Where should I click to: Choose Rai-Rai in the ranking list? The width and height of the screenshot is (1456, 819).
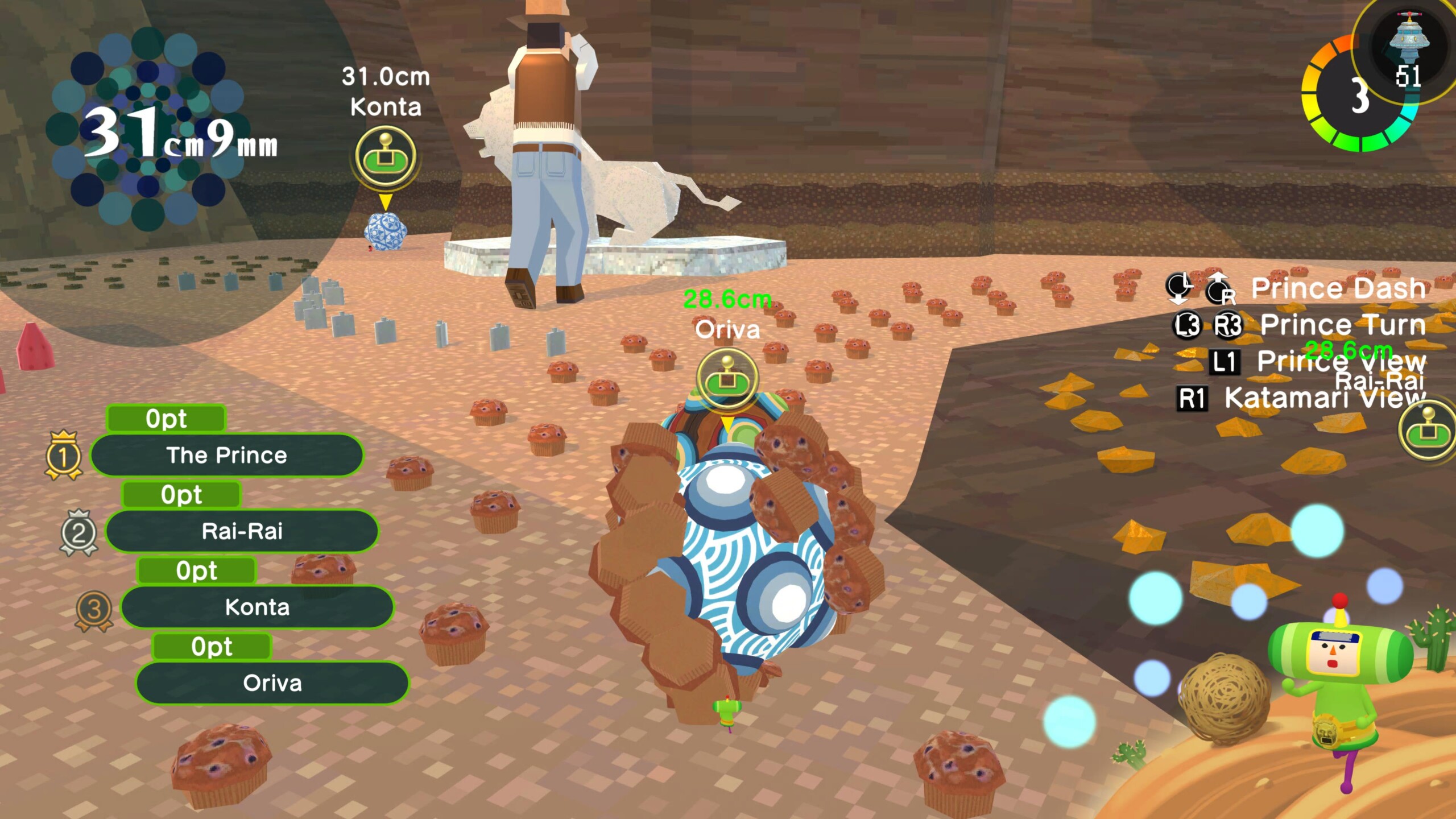242,532
